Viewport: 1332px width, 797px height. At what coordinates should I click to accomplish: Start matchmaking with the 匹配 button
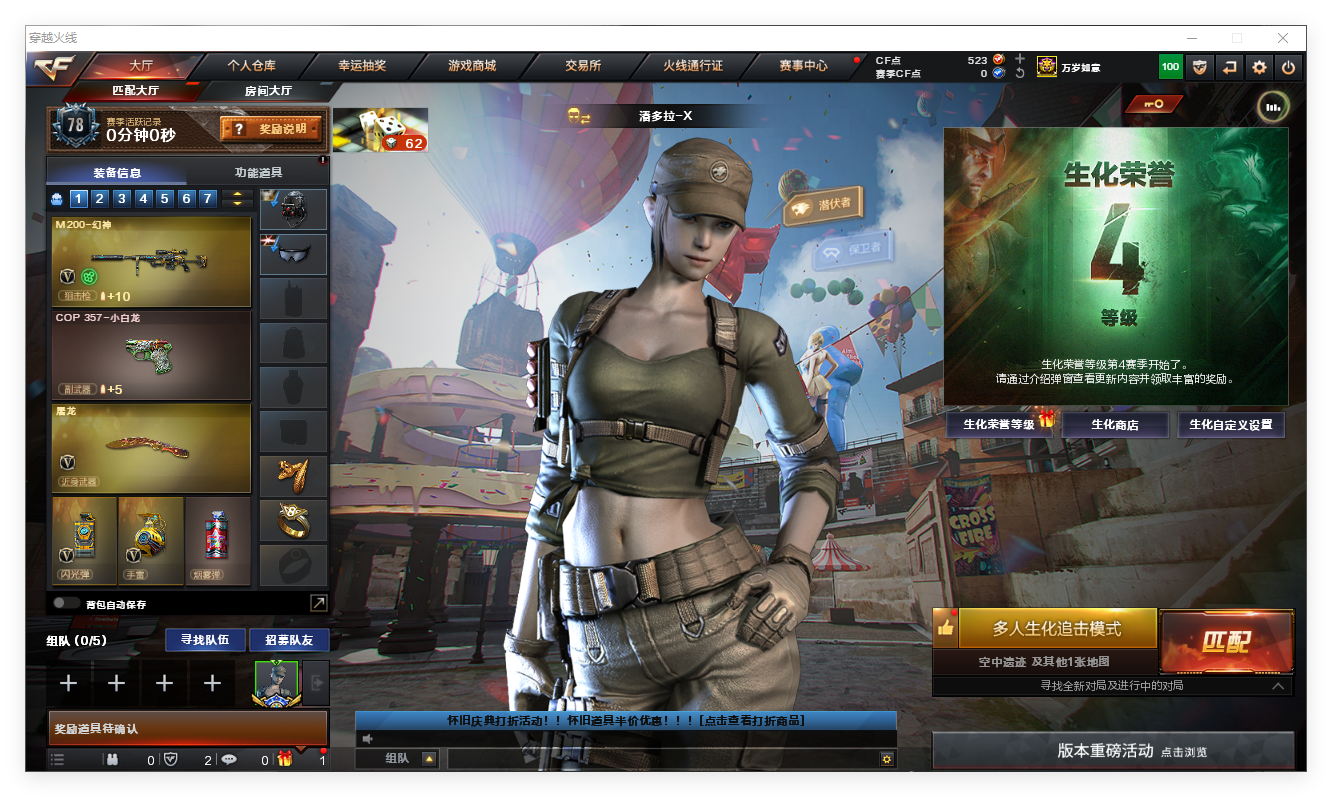point(1226,642)
